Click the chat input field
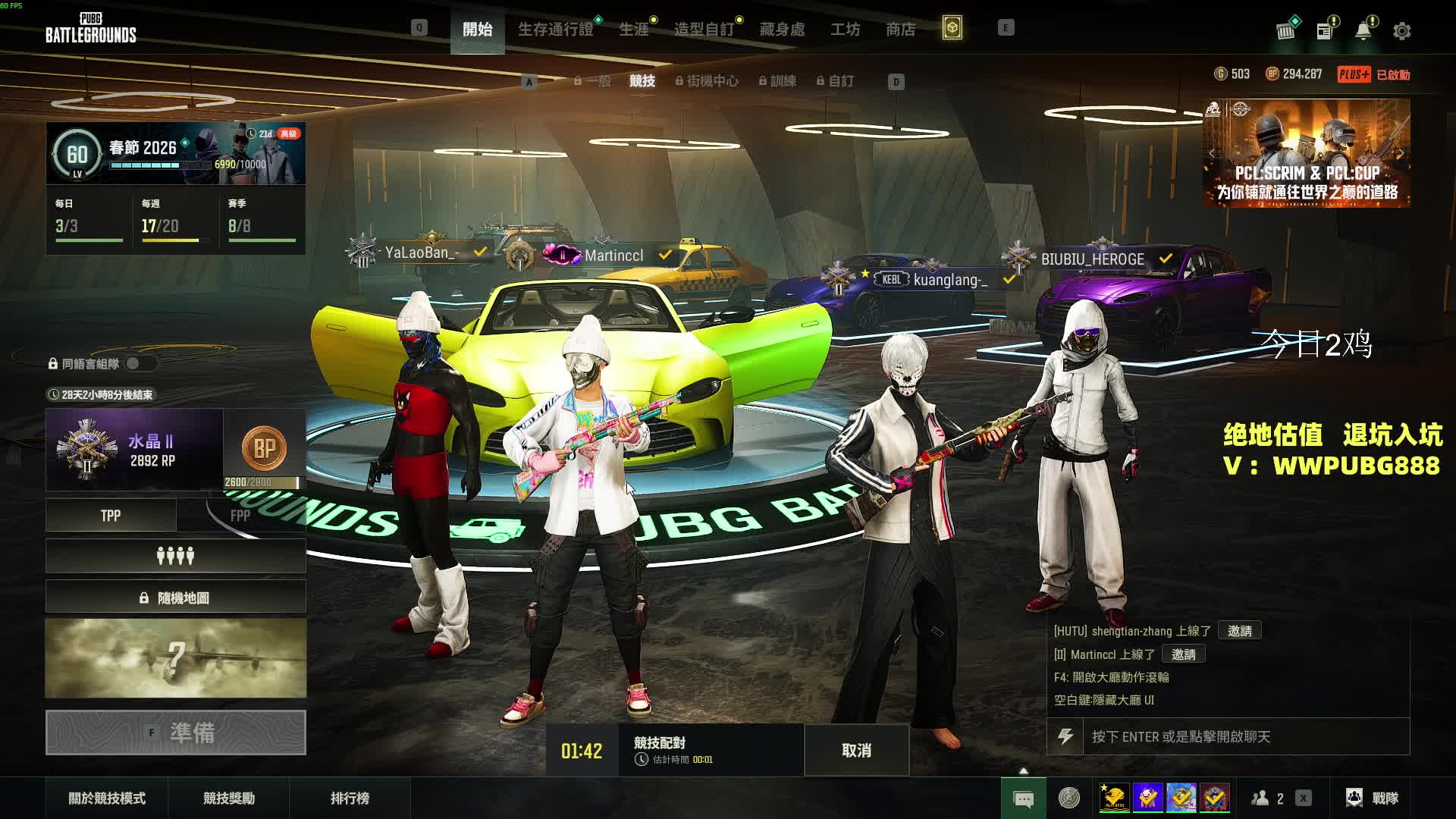 pyautogui.click(x=1244, y=736)
